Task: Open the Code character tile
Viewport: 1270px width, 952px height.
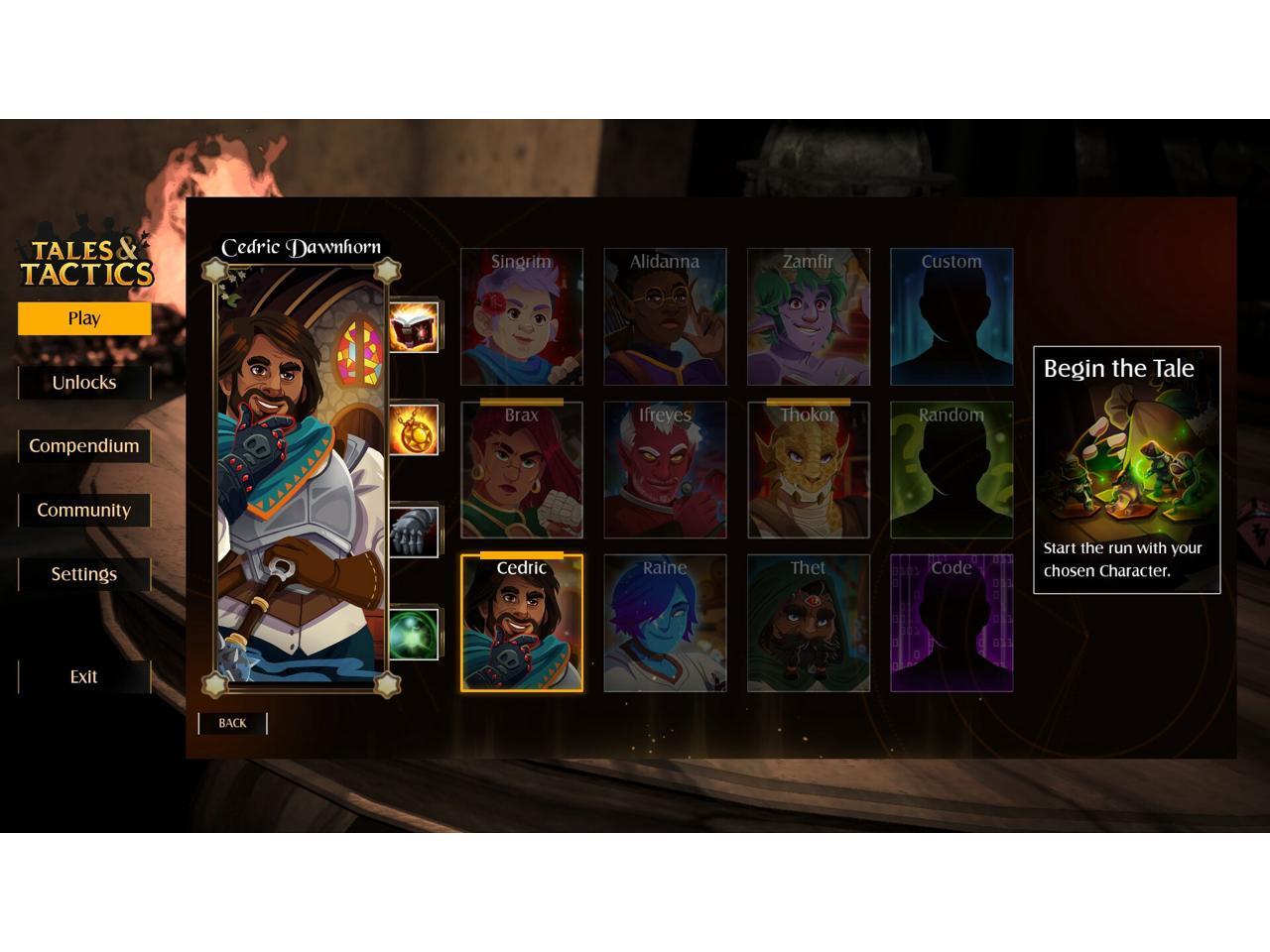Action: tap(952, 624)
